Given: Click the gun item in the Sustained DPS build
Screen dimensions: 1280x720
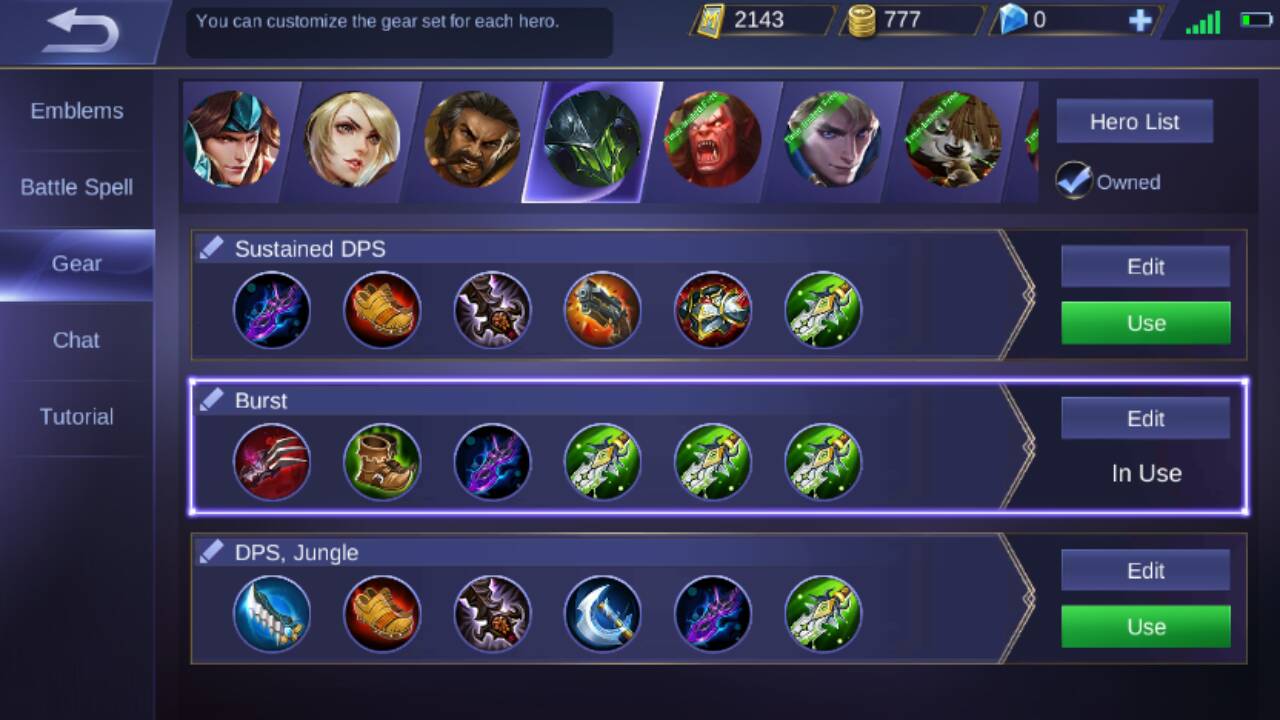Looking at the screenshot, I should pos(603,310).
